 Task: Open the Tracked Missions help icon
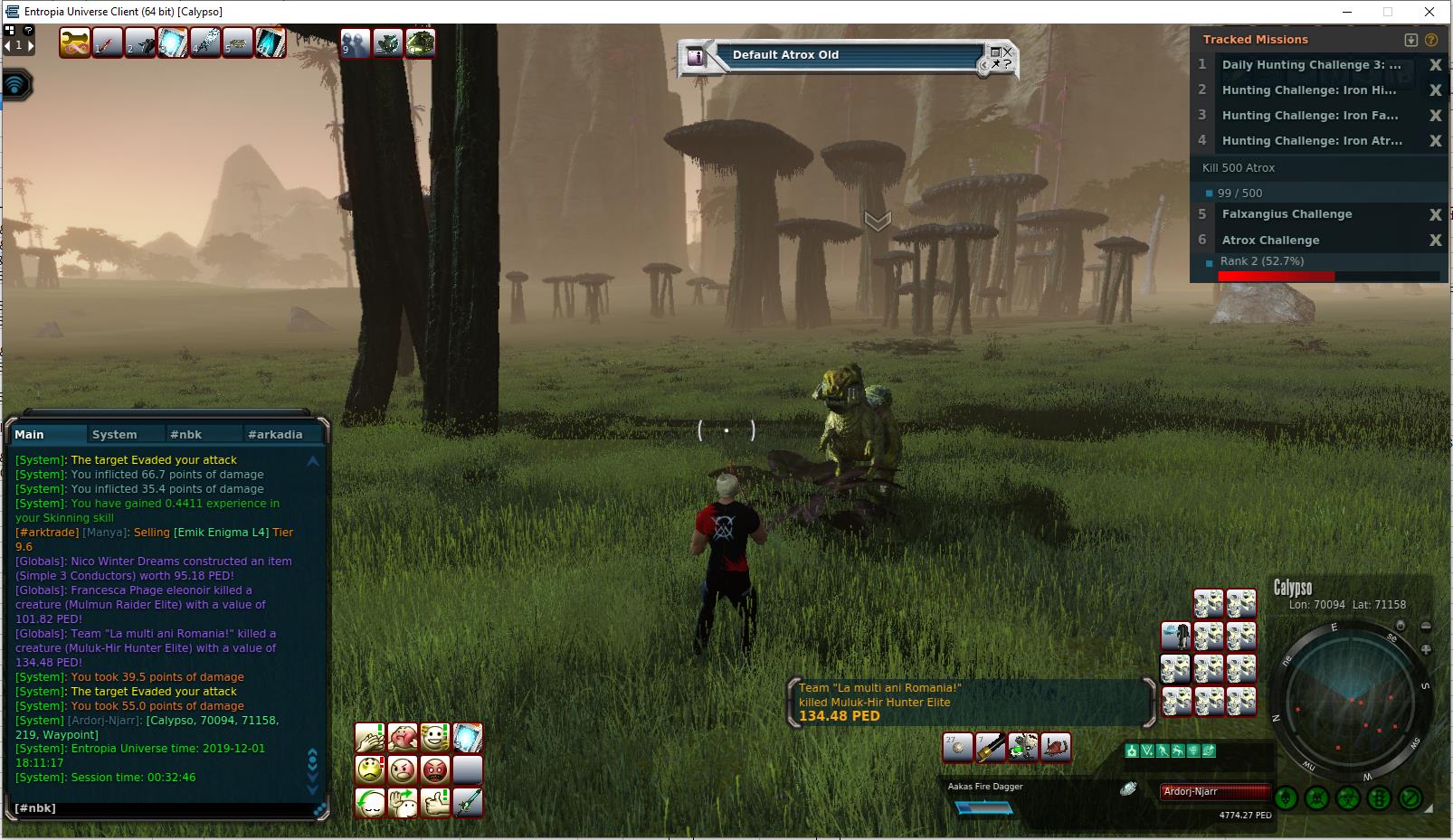pyautogui.click(x=1431, y=40)
